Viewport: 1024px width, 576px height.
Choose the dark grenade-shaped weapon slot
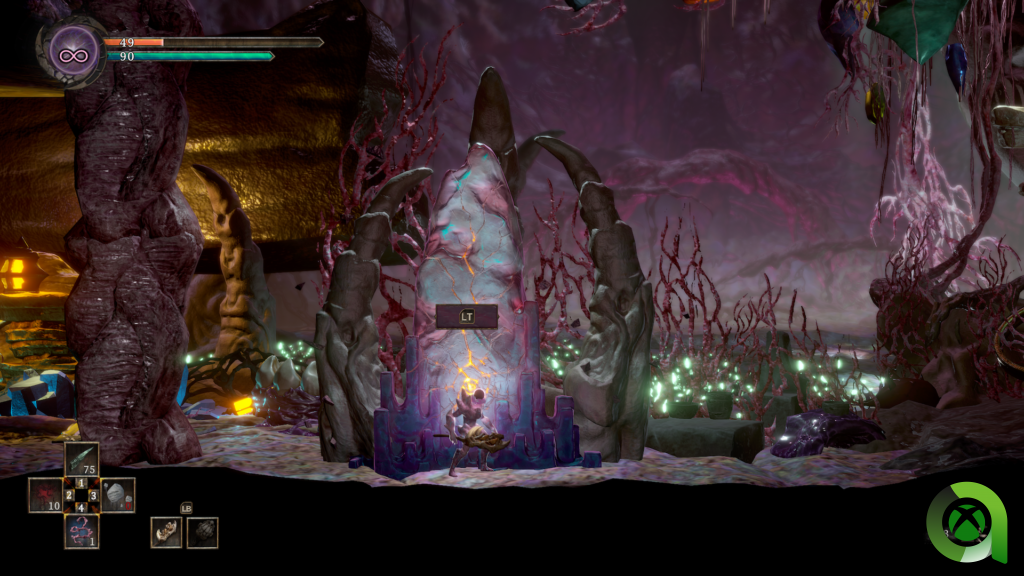click(202, 532)
